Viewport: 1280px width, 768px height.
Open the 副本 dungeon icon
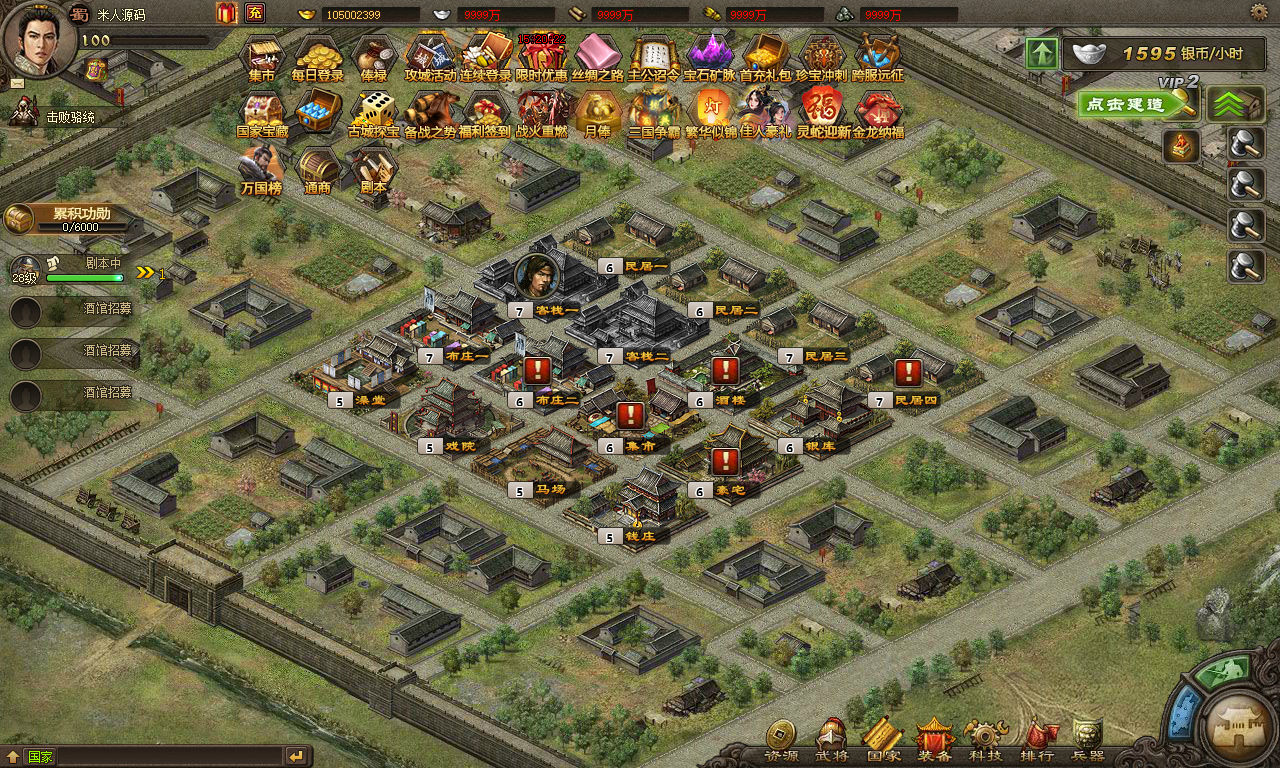[373, 167]
